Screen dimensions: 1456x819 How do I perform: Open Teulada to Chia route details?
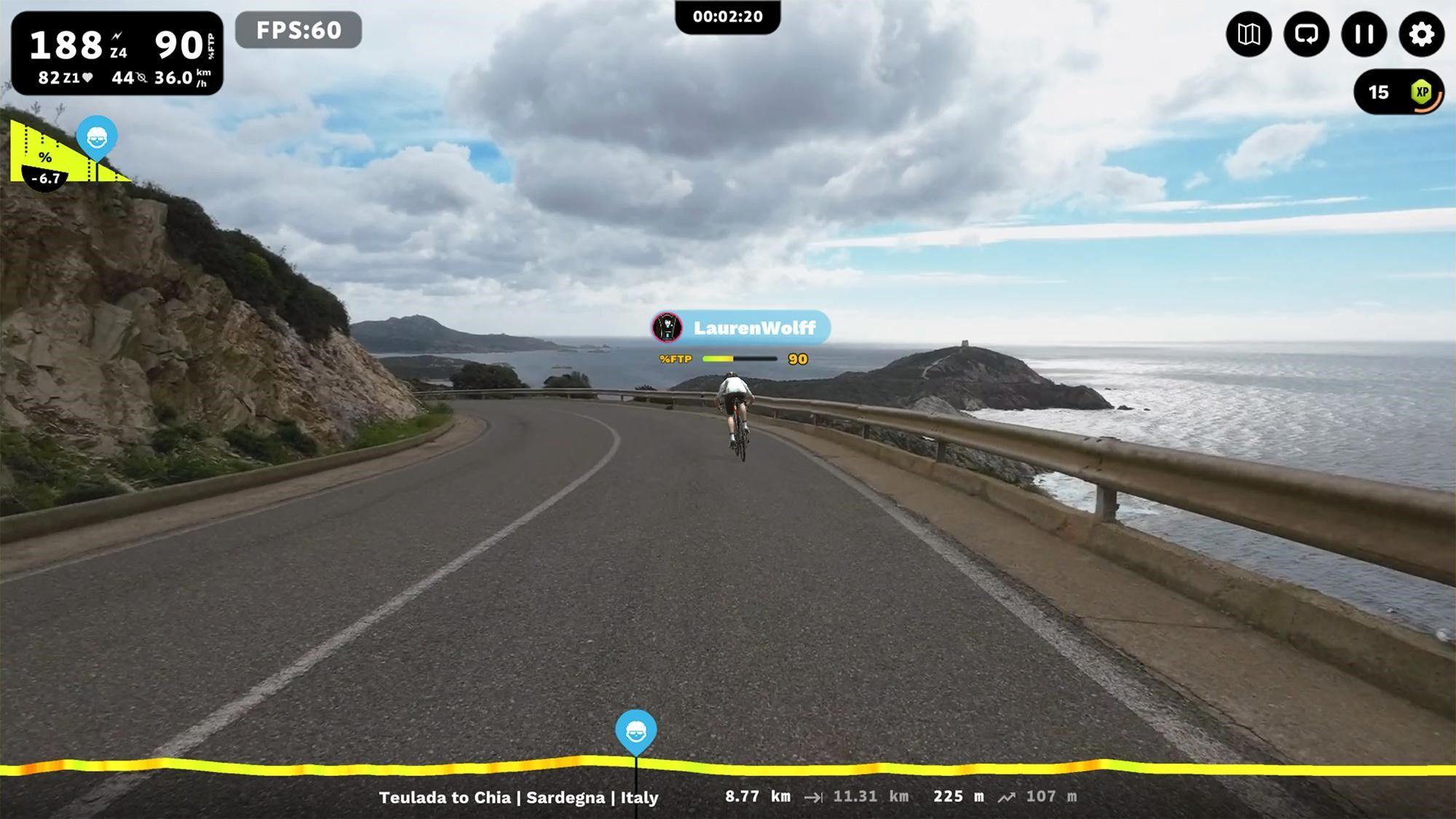(518, 797)
